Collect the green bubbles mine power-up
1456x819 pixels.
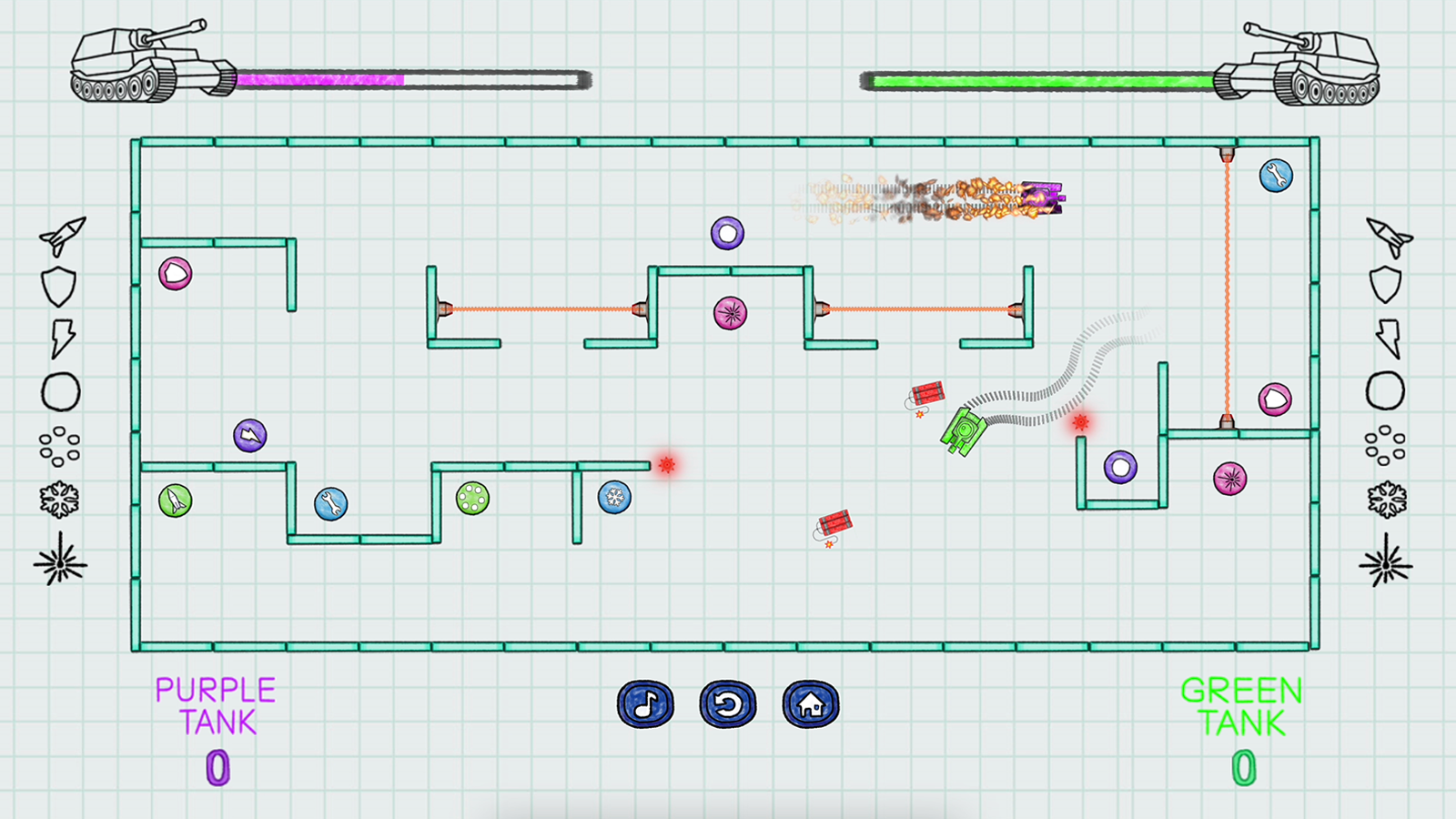point(474,498)
